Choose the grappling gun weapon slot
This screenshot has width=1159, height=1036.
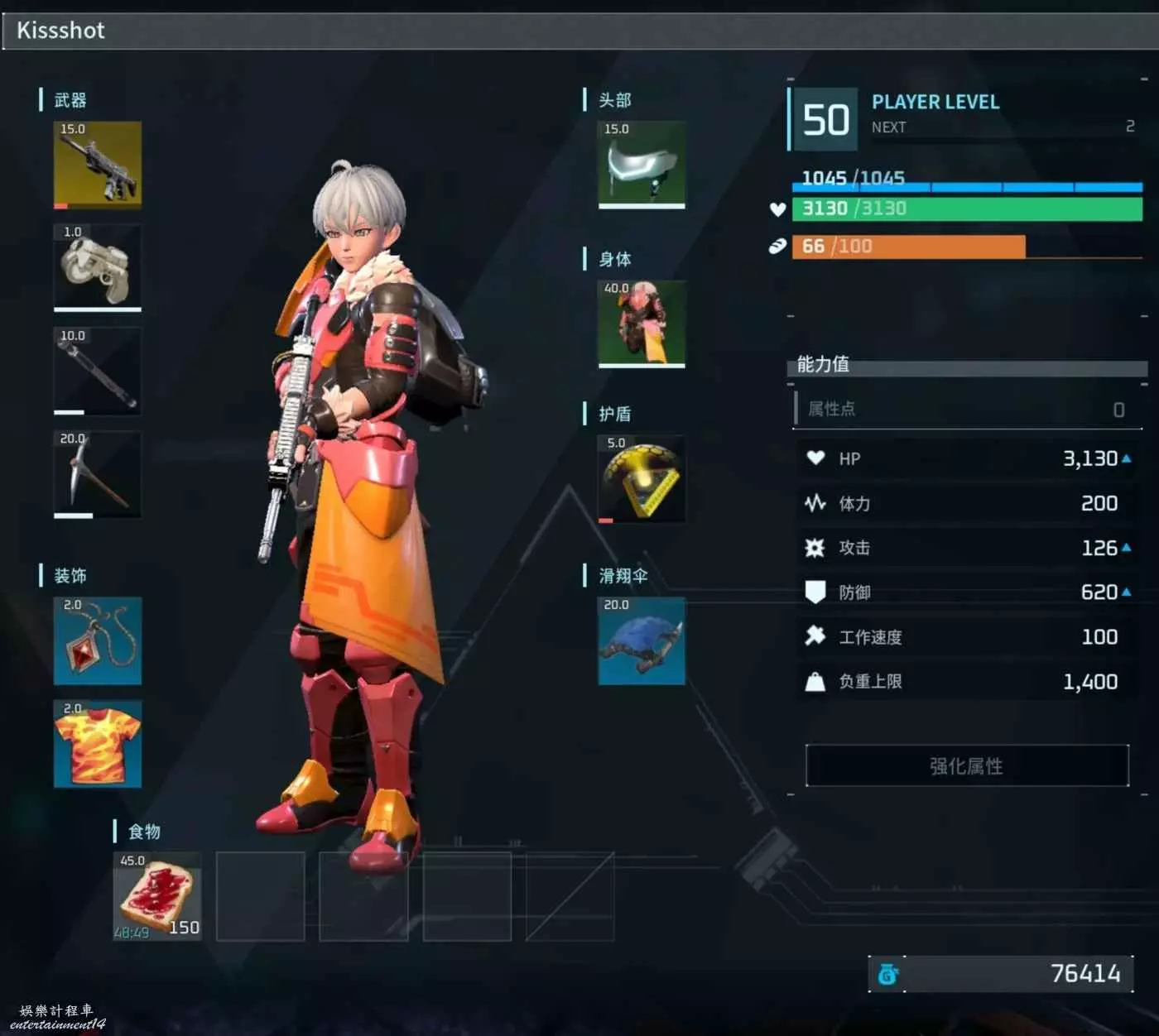tap(98, 267)
